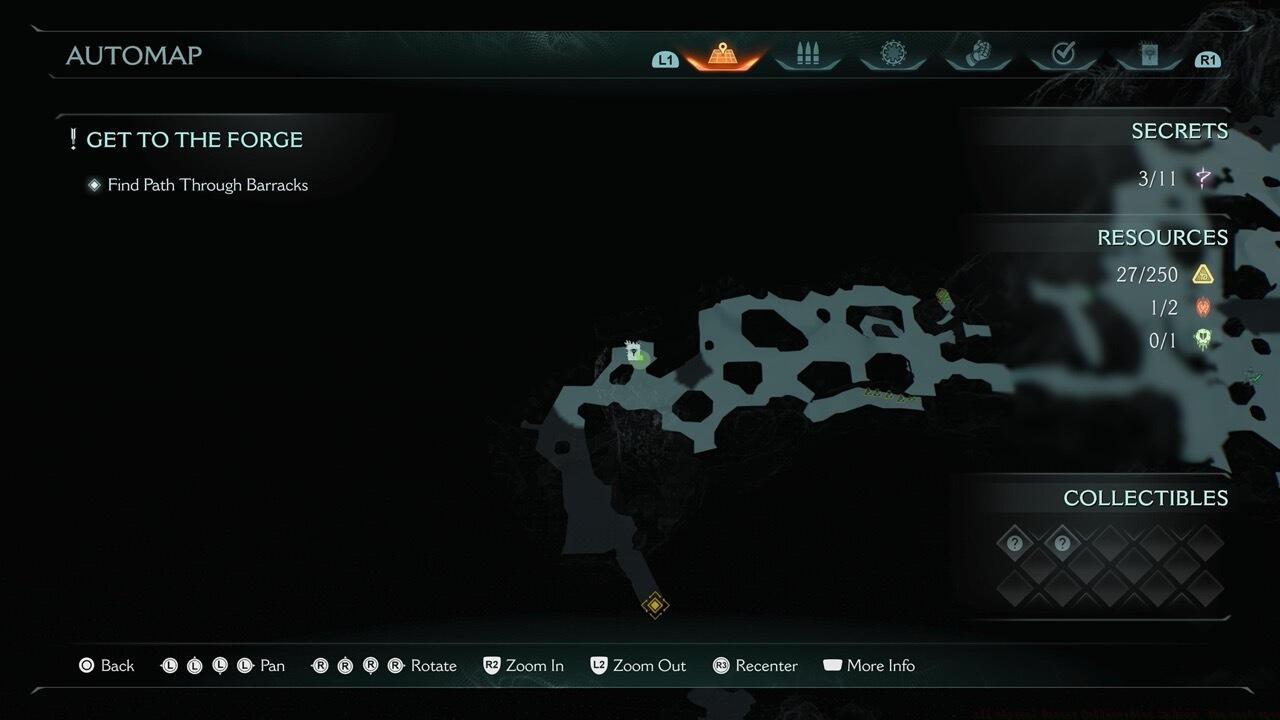Image resolution: width=1280 pixels, height=720 pixels.
Task: Click the Get to the Forge mission title
Action: tap(194, 140)
